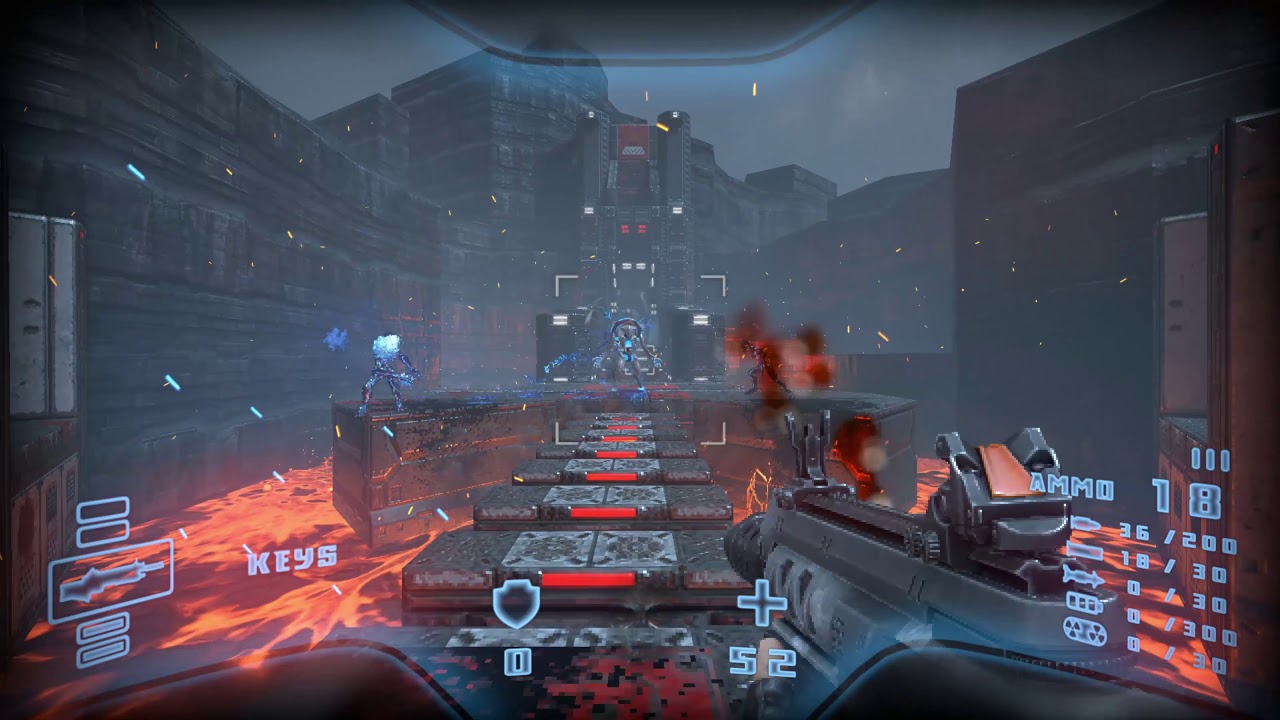Select the bullet ammo type icon
Screen dimensions: 1280x720
pos(1084,525)
